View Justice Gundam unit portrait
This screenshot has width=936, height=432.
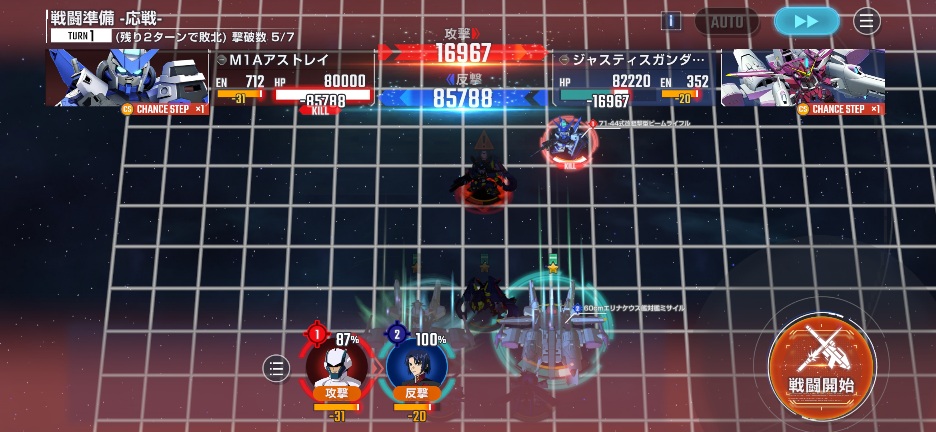[802, 78]
